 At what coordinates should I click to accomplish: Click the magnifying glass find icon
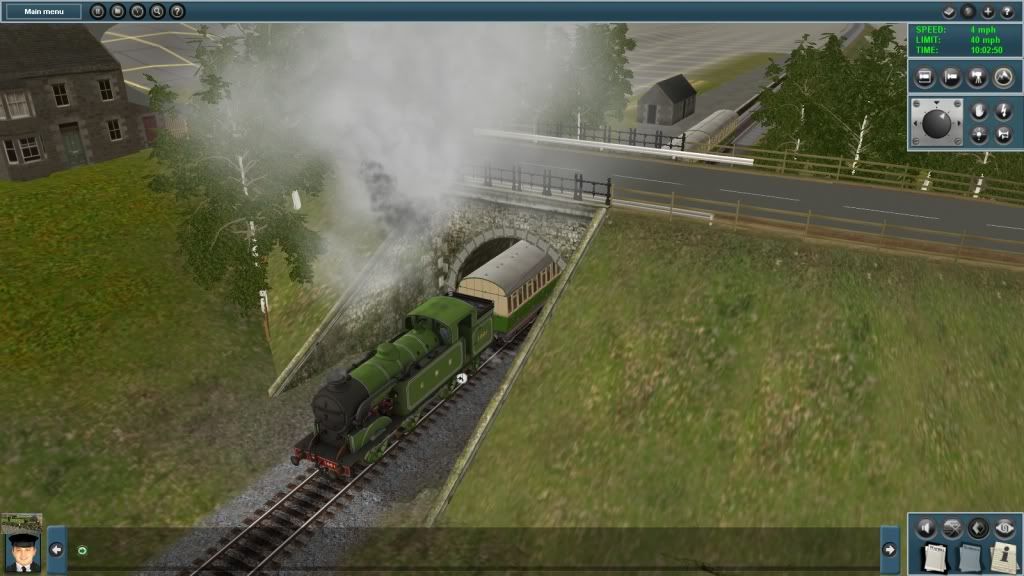tap(157, 11)
